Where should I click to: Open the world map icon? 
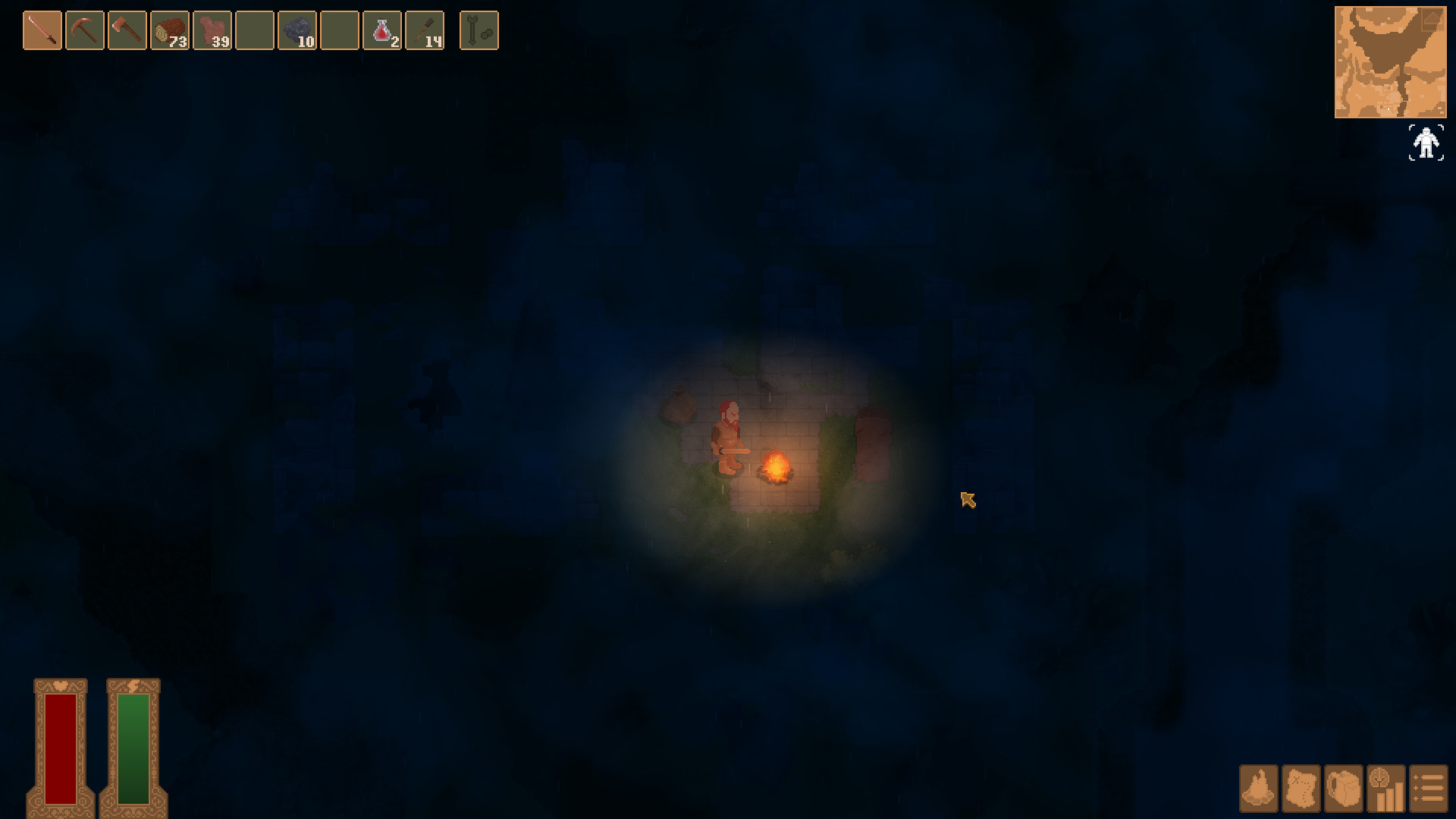click(1301, 790)
